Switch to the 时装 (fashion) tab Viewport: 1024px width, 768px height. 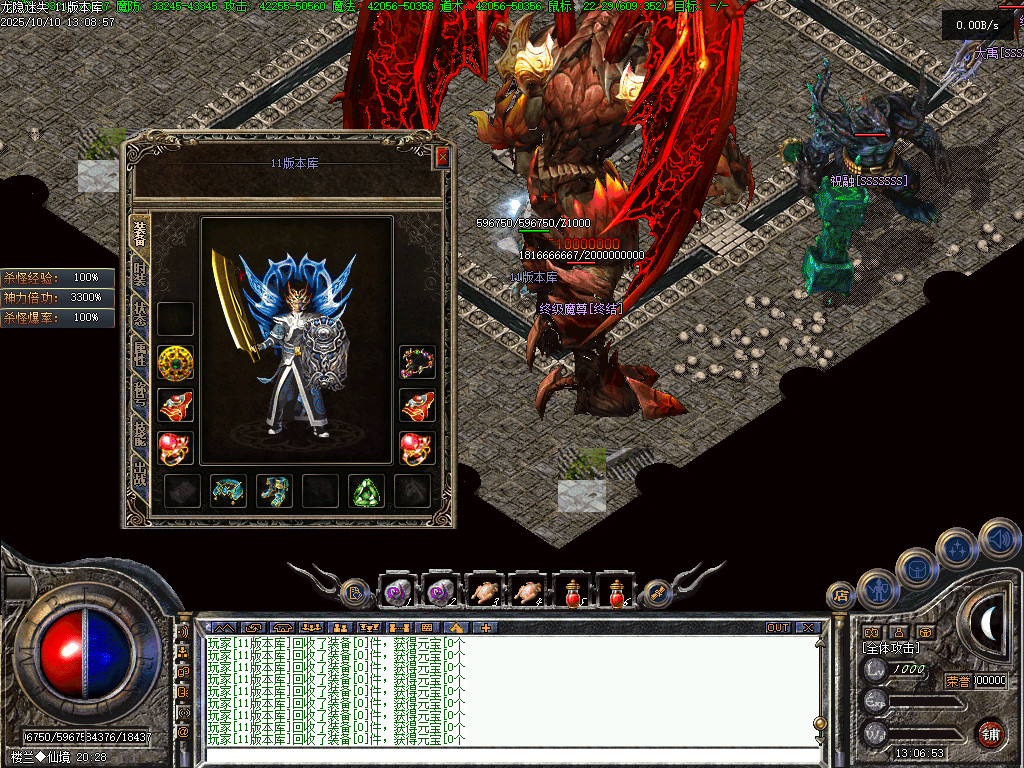point(140,275)
